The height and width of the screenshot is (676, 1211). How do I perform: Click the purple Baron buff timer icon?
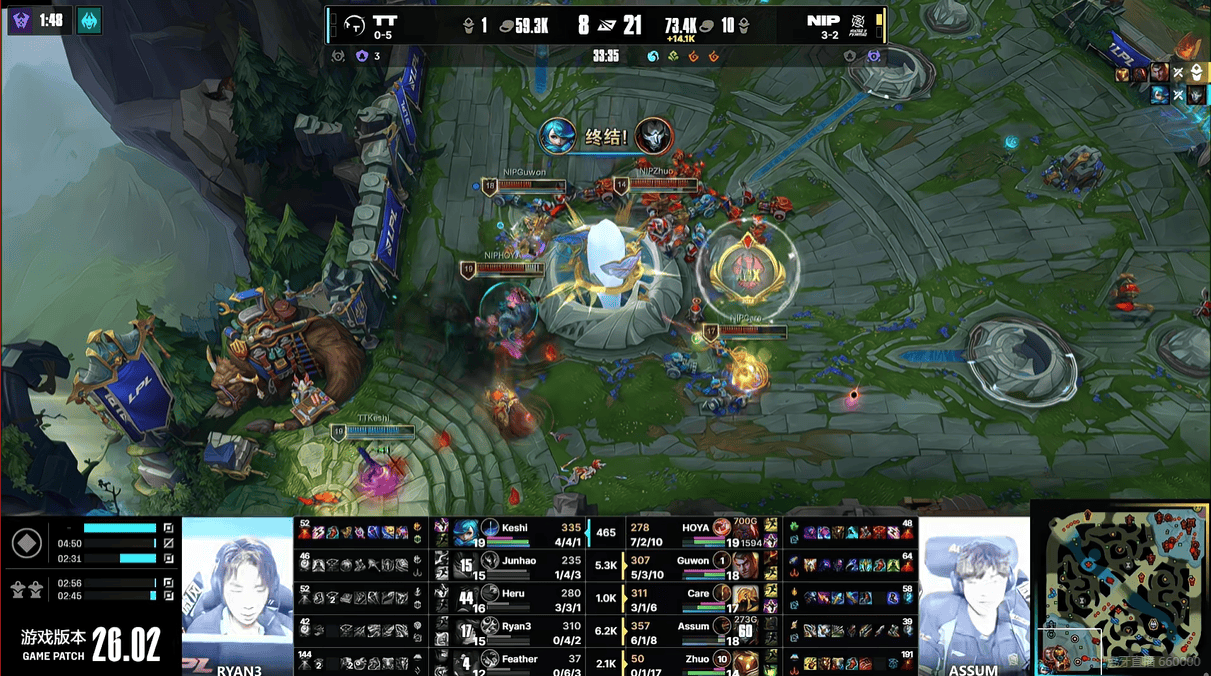coord(21,20)
